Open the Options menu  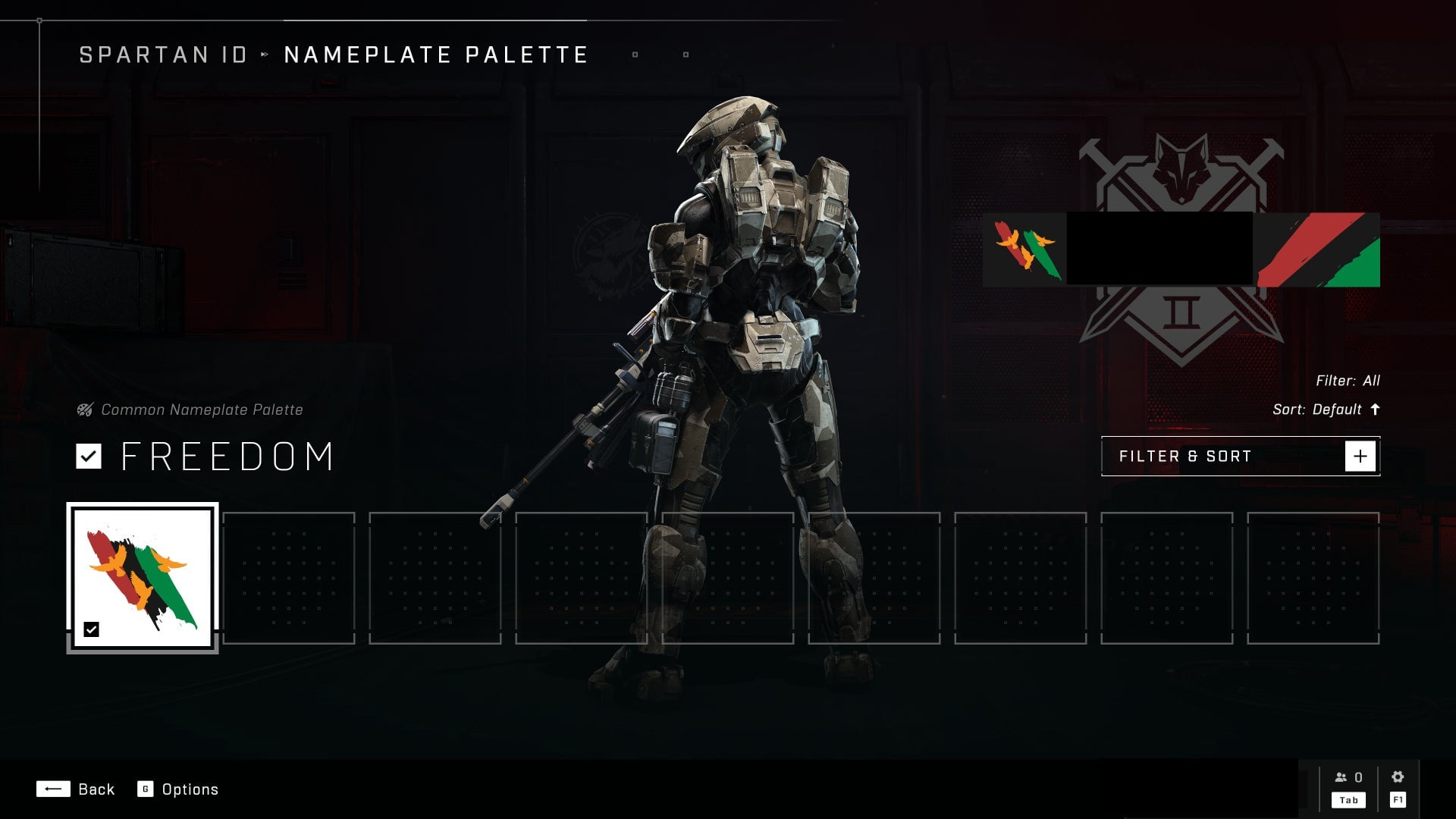178,789
